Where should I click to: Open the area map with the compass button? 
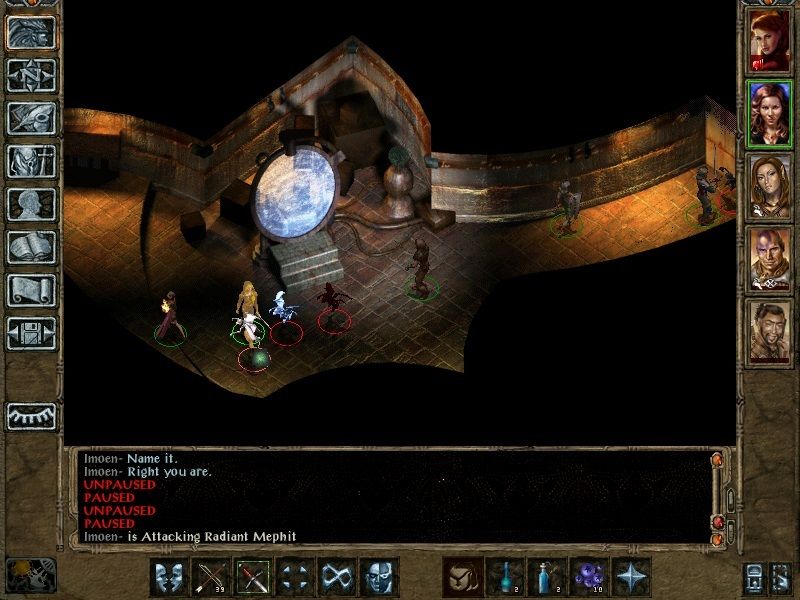pyautogui.click(x=31, y=75)
